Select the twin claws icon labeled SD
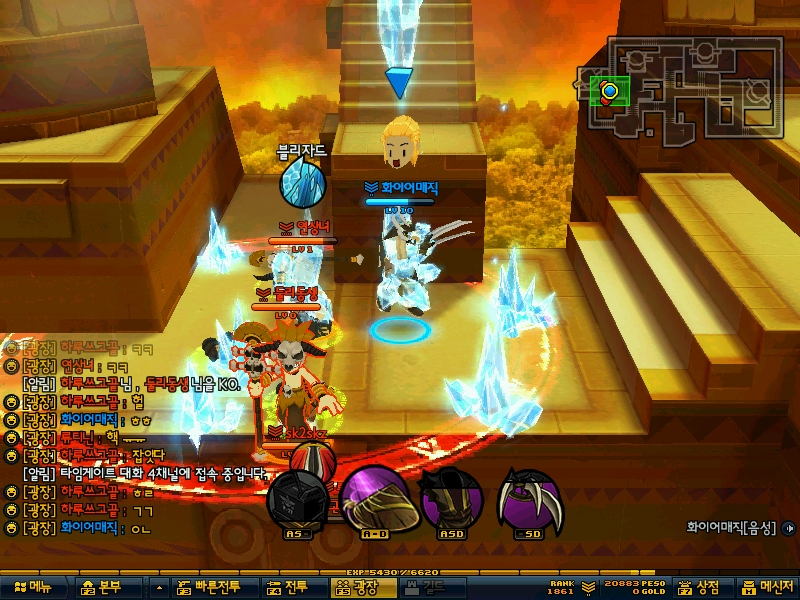 pyautogui.click(x=529, y=498)
